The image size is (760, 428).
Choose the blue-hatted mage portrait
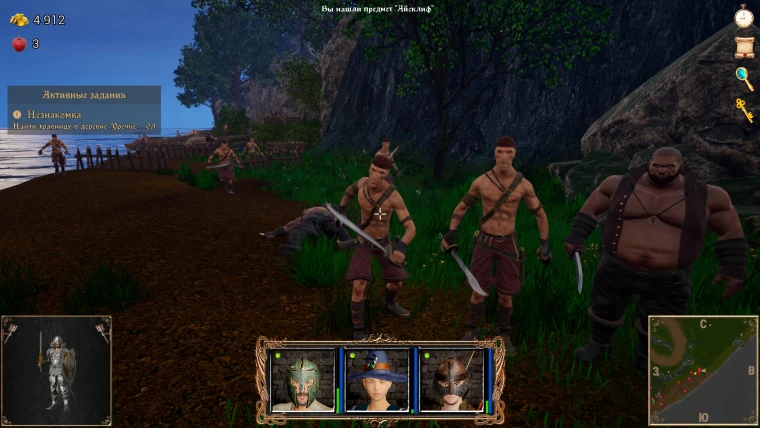pos(377,380)
